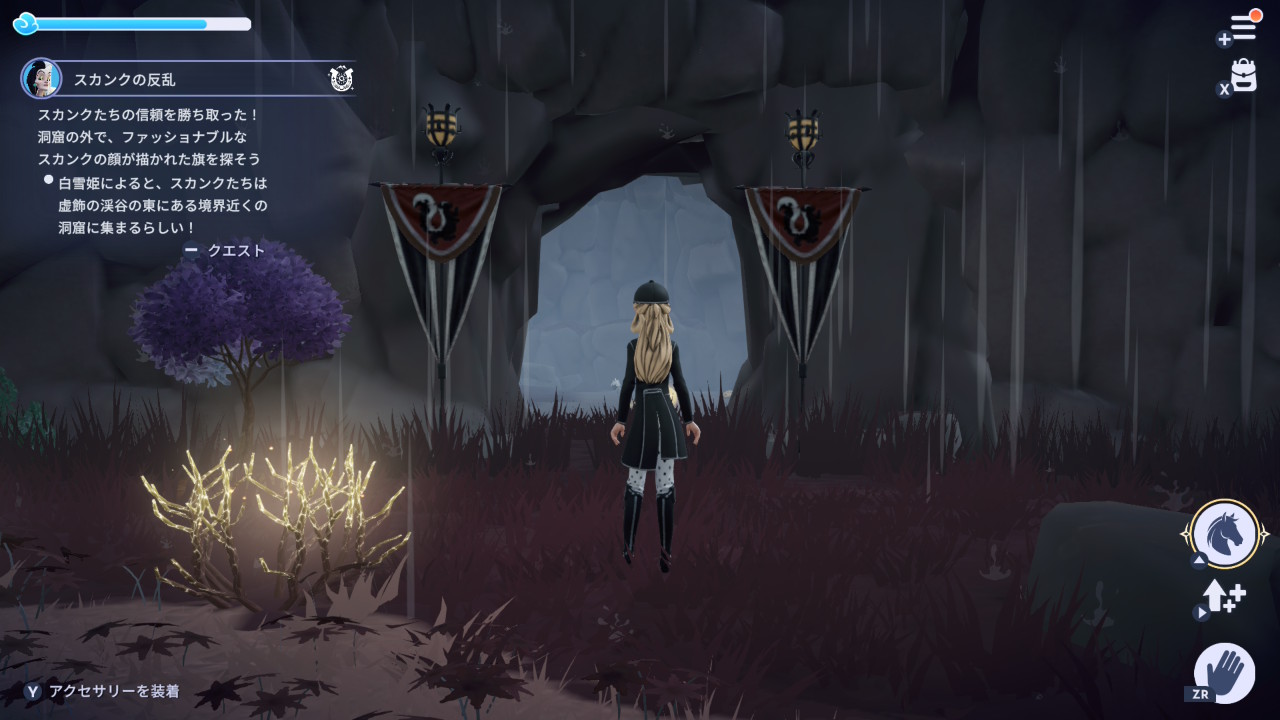The width and height of the screenshot is (1280, 720).
Task: Select the Cruella portrait in quest tracker
Action: pos(42,78)
